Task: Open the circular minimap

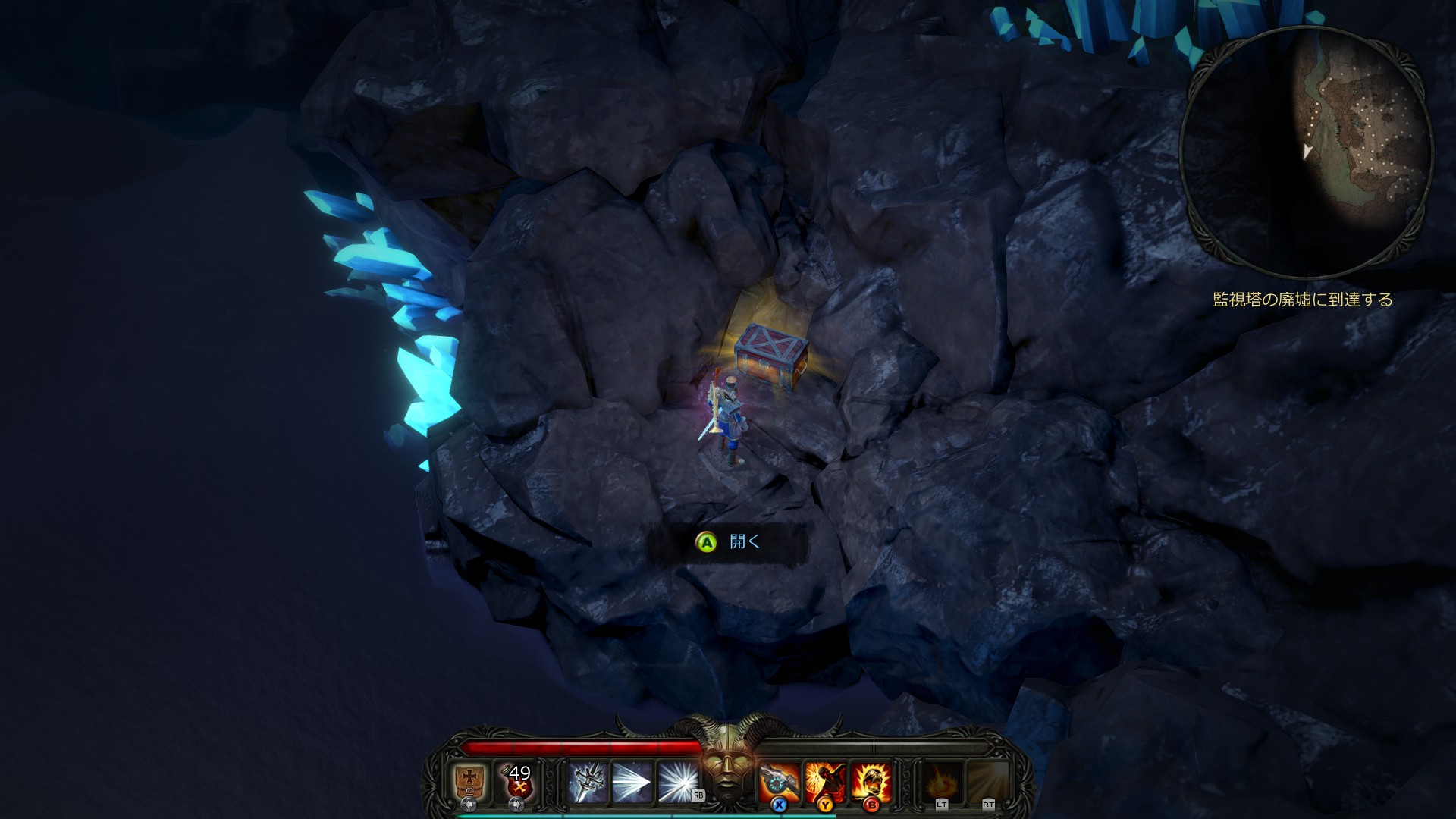Action: point(1306,152)
